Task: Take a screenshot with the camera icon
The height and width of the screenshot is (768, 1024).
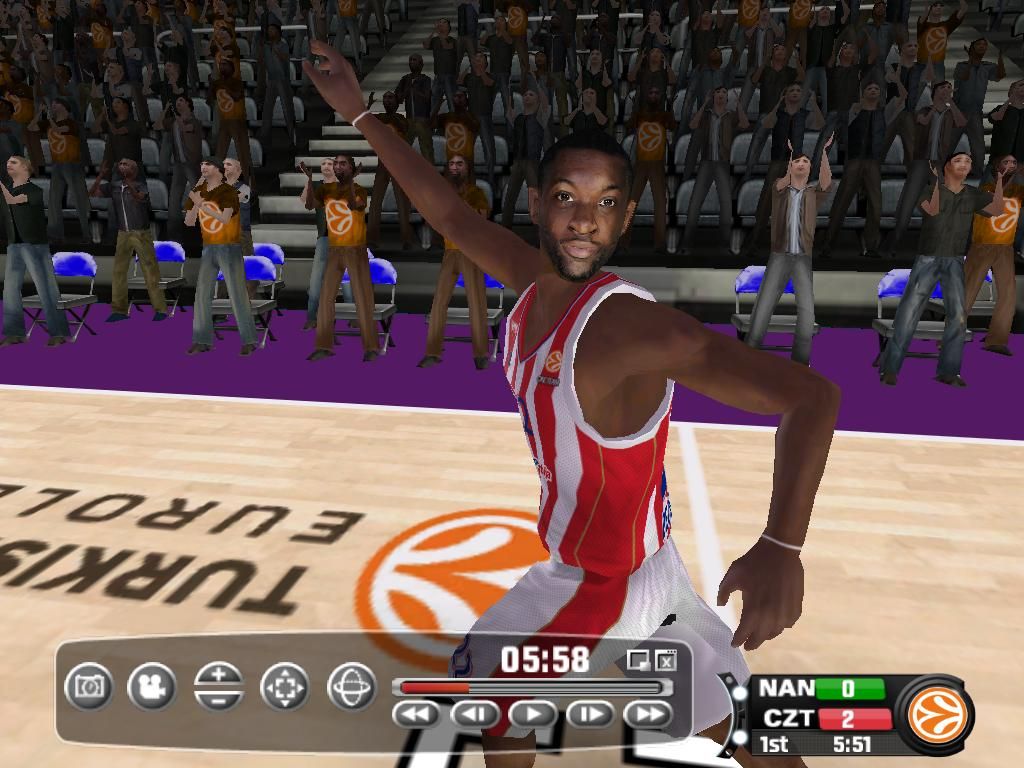Action: pyautogui.click(x=89, y=687)
